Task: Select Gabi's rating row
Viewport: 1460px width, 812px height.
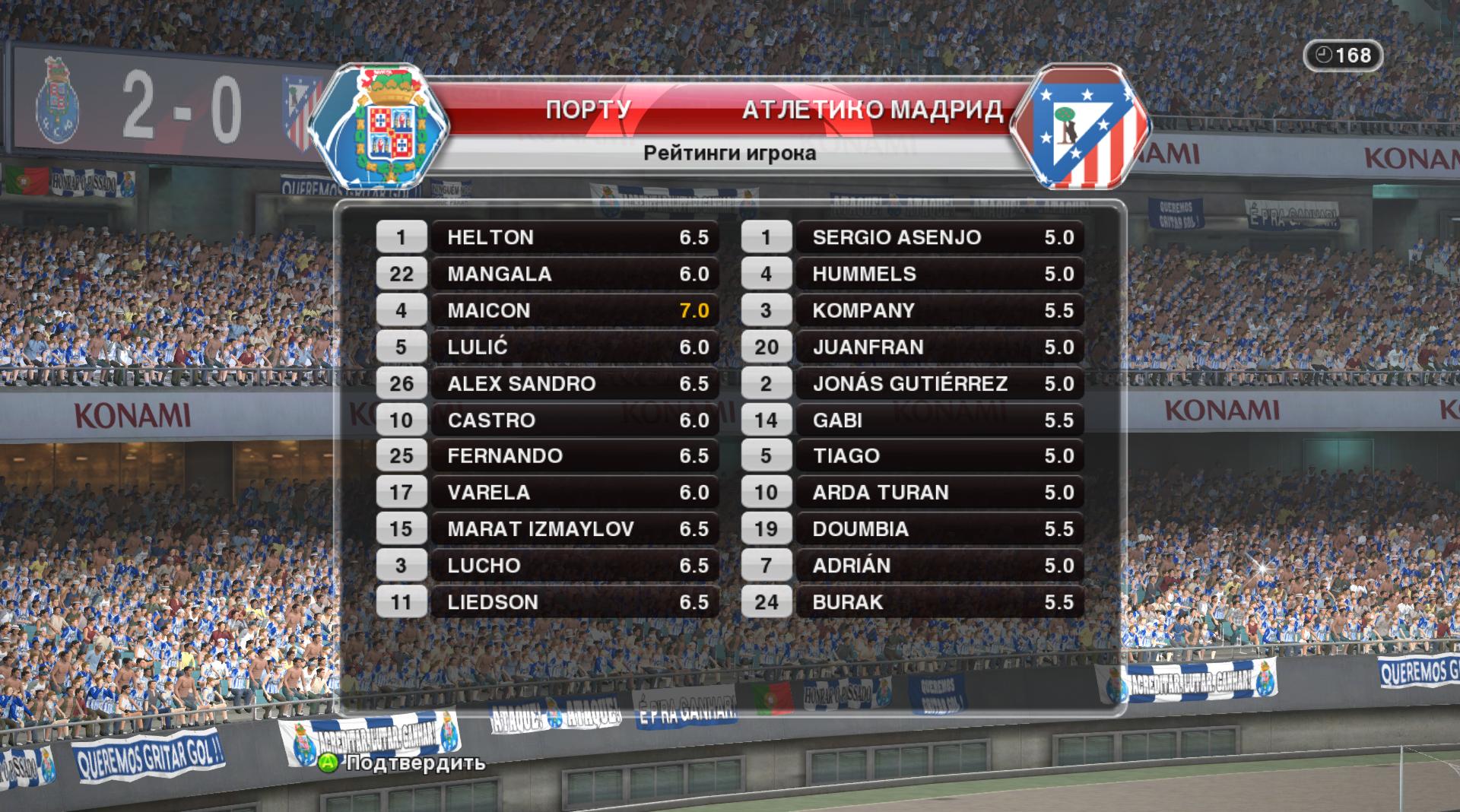Action: [939, 420]
